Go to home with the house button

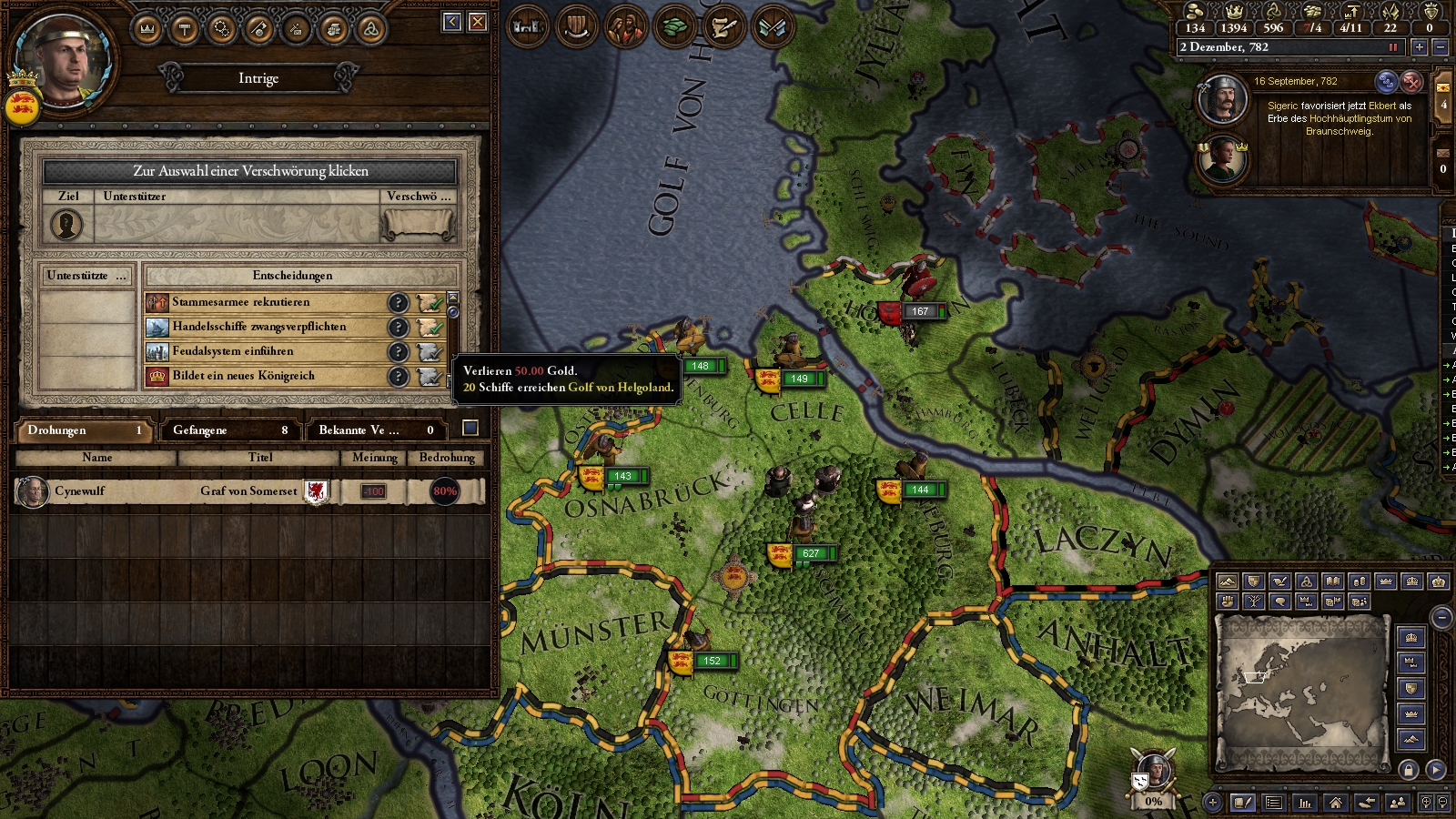tap(1335, 803)
